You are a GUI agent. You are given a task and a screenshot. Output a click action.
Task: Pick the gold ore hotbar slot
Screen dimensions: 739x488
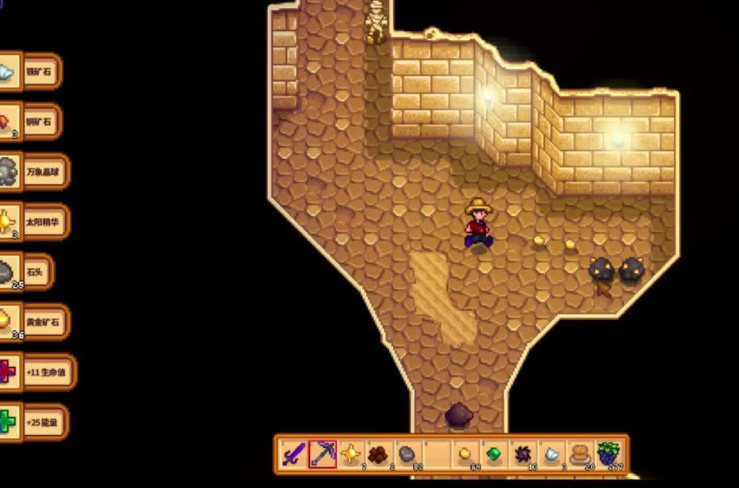(x=465, y=454)
